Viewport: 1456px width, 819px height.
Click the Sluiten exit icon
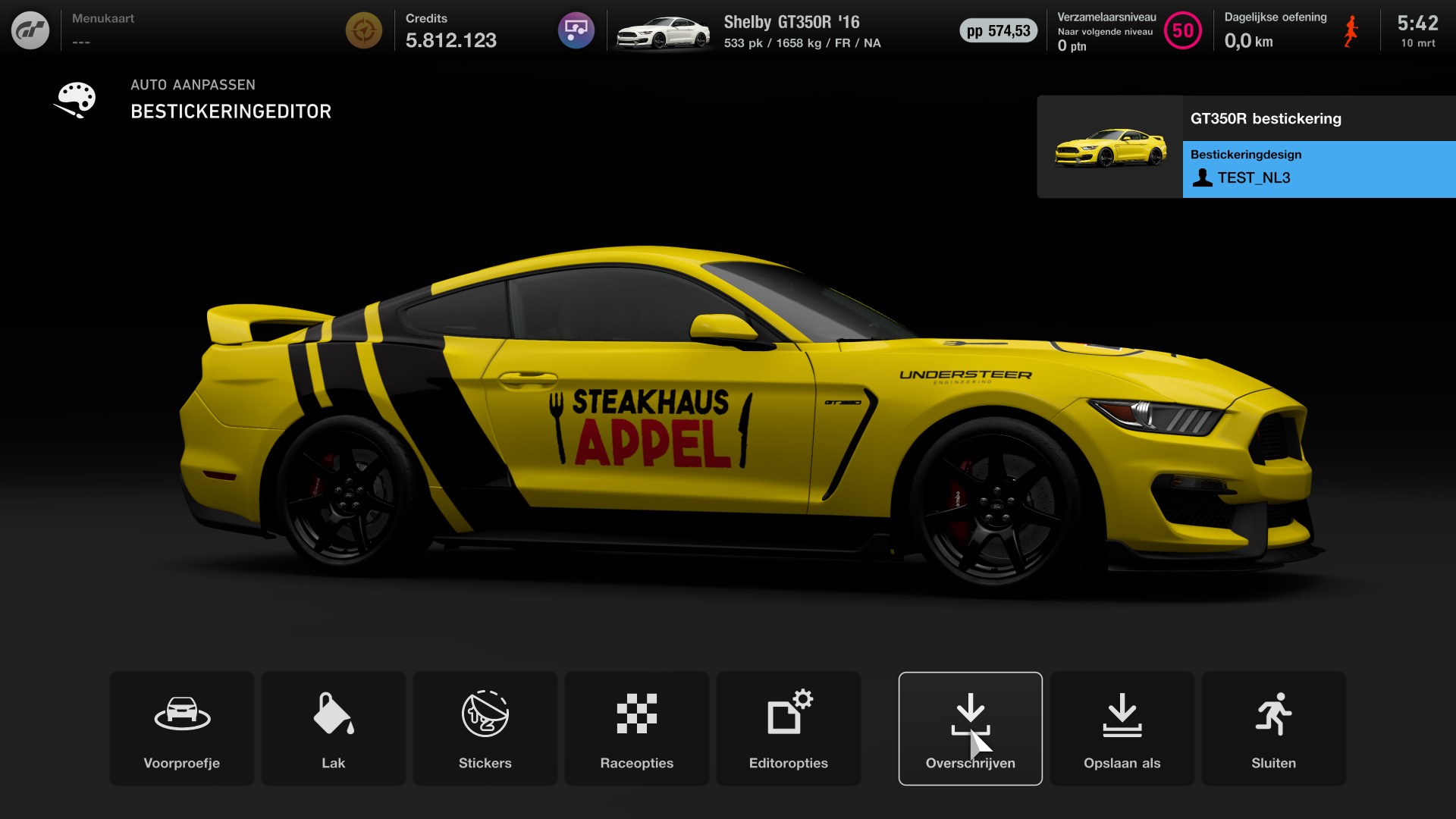pyautogui.click(x=1273, y=728)
